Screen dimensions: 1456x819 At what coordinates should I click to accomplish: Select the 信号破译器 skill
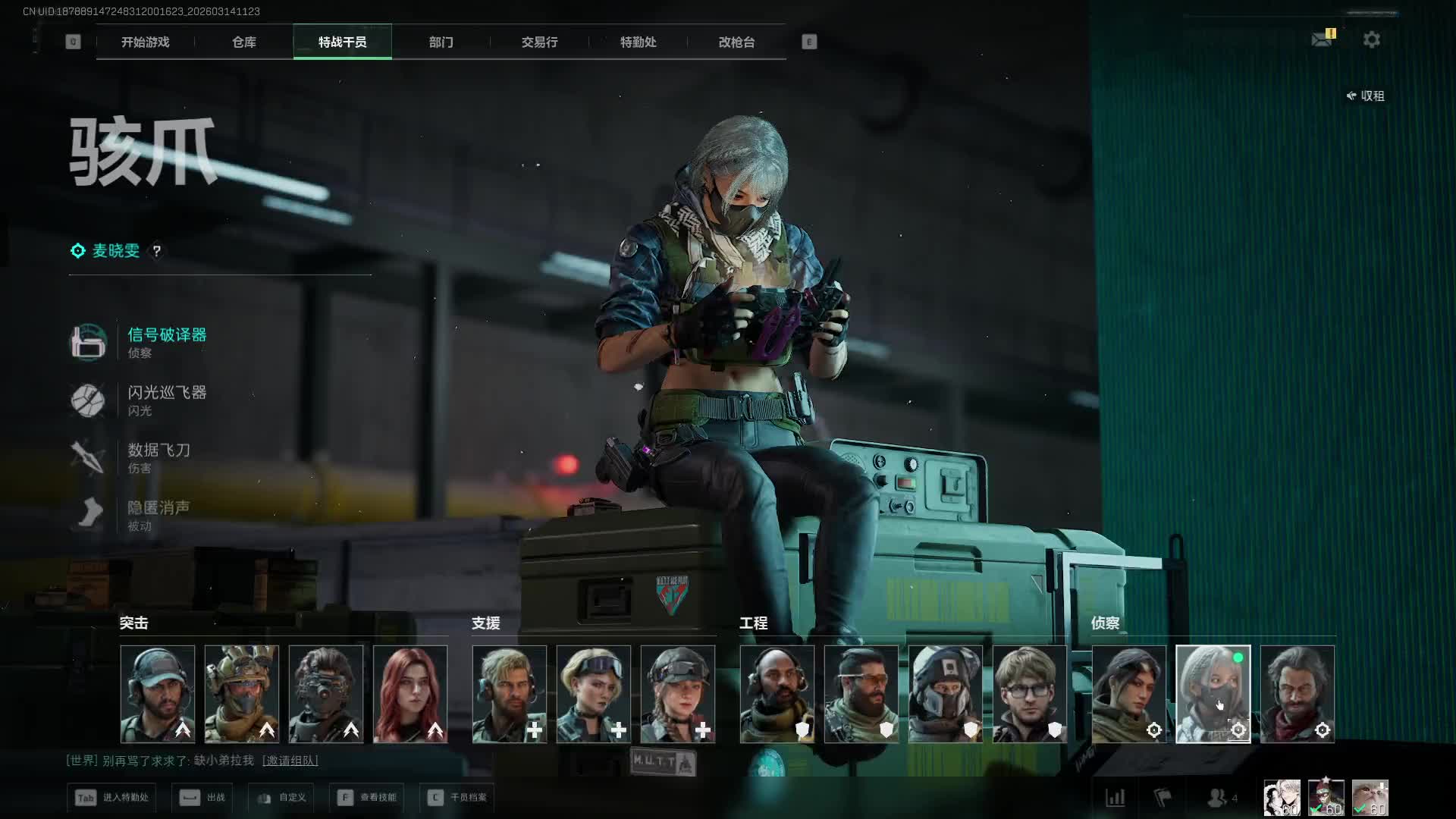point(167,335)
